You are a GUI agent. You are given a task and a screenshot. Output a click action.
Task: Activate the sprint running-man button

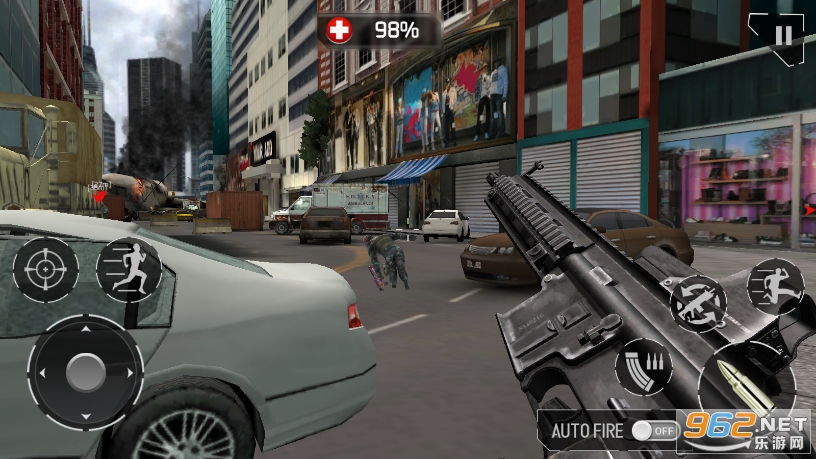[129, 269]
